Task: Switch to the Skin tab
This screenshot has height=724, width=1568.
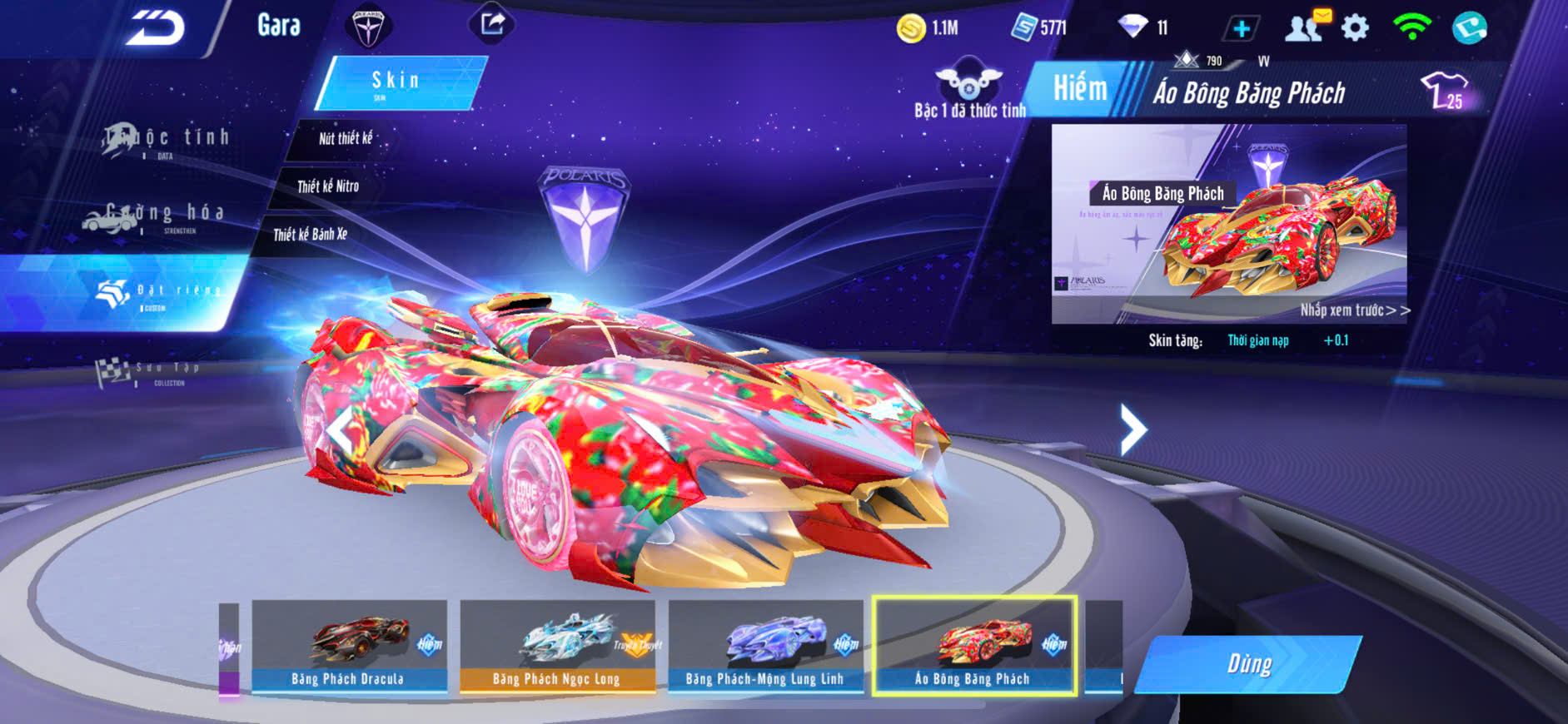Action: tap(398, 82)
